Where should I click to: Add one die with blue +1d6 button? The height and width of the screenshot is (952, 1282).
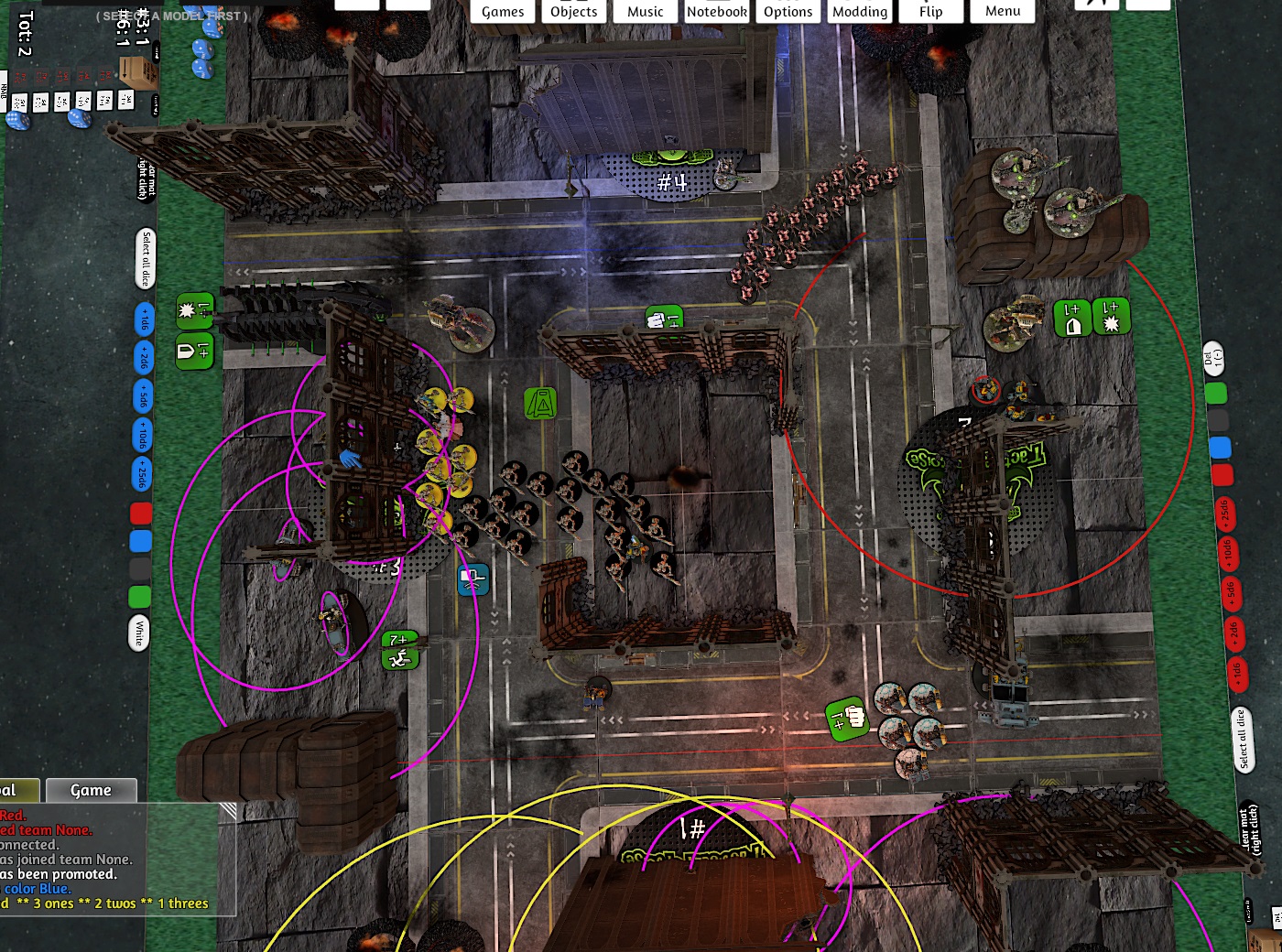pyautogui.click(x=144, y=319)
